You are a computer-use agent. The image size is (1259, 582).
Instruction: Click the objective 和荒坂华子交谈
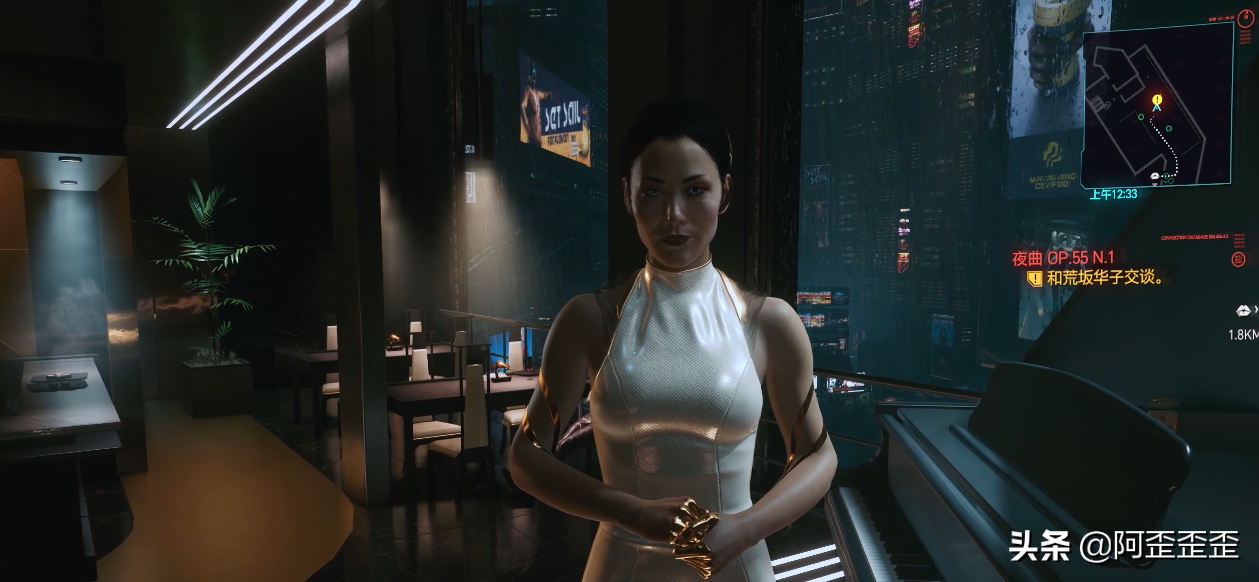click(x=1104, y=278)
